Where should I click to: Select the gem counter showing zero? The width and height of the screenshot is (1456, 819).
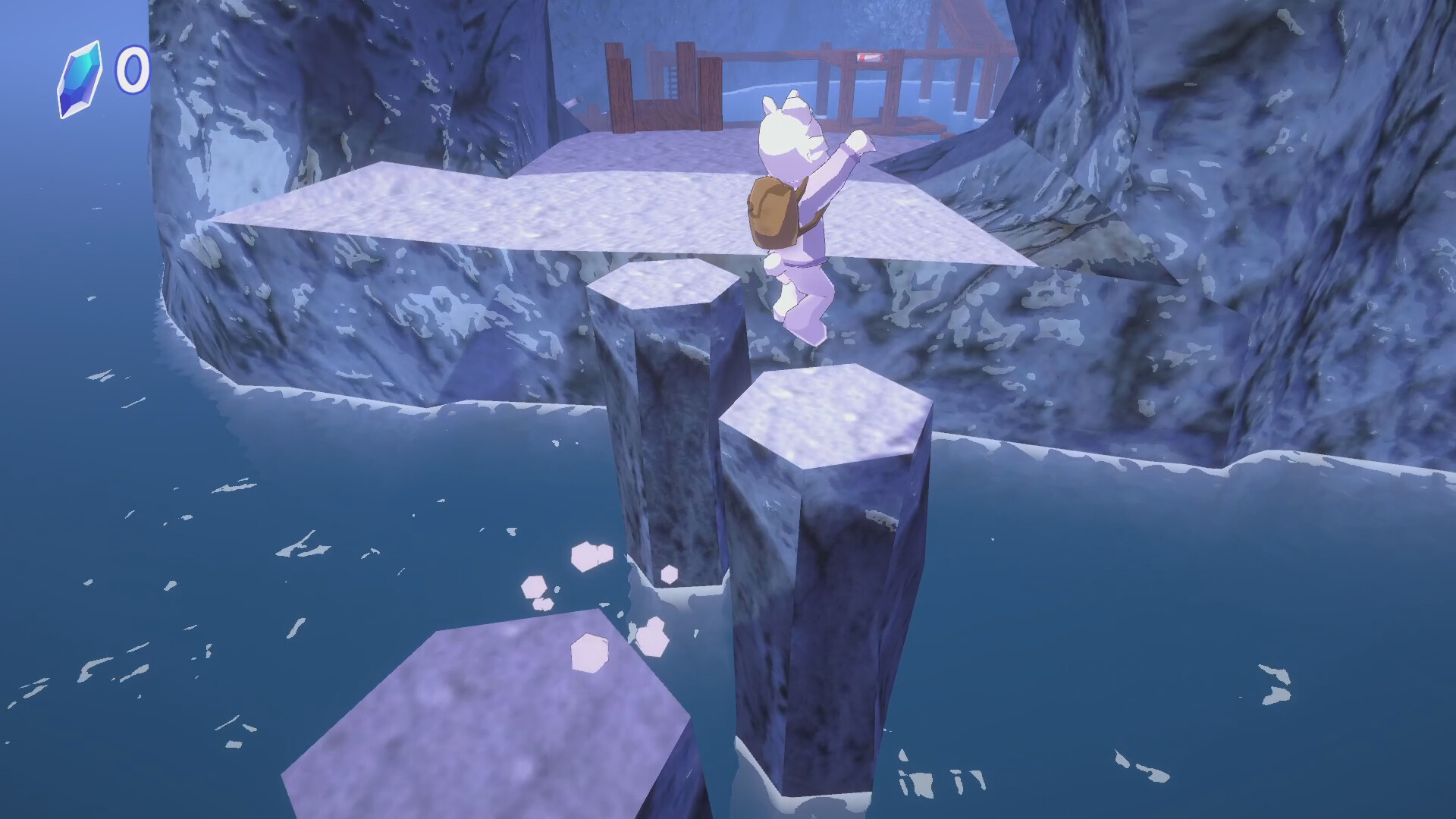point(130,69)
